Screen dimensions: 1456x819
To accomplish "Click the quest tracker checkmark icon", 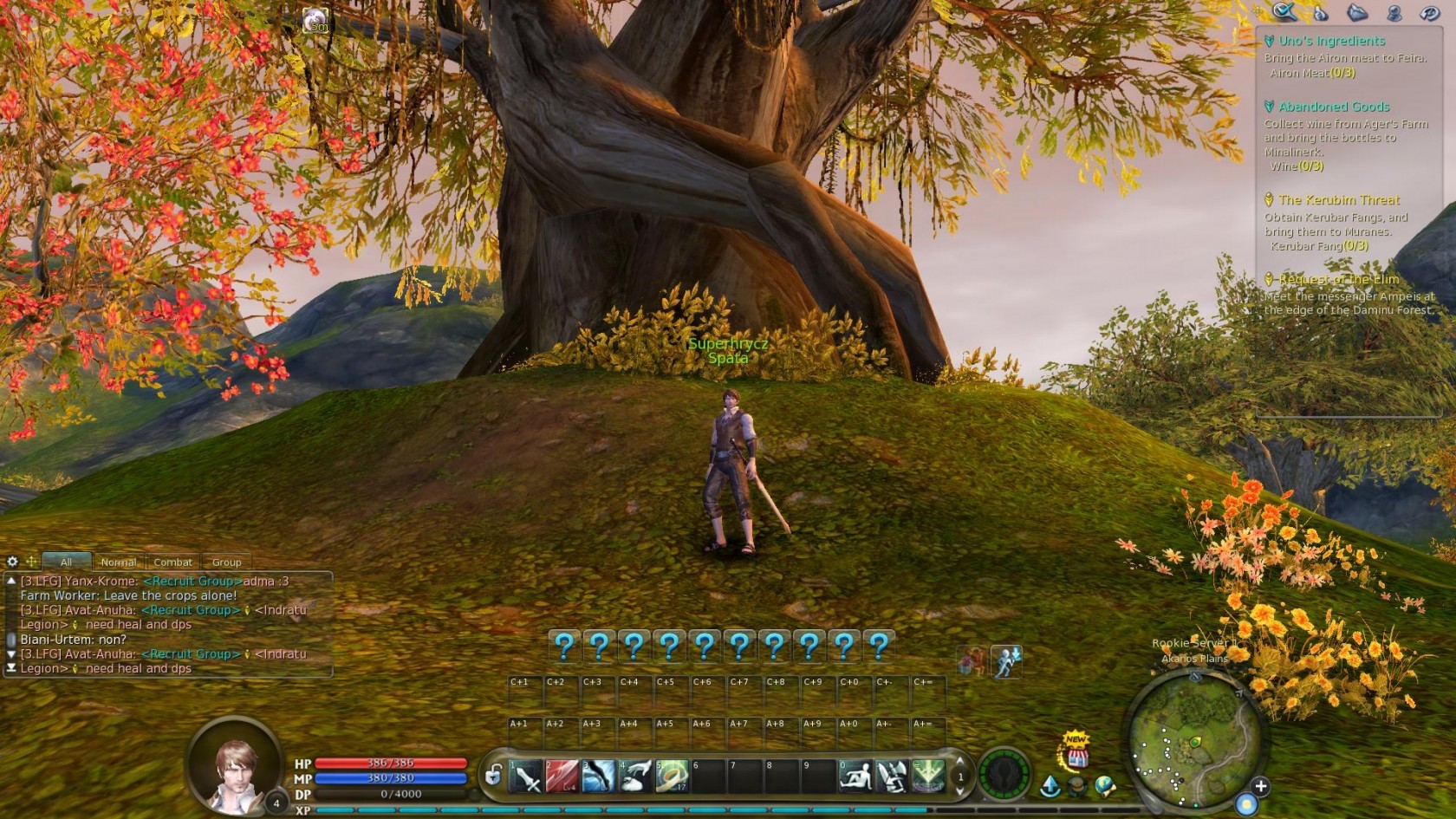I will [1284, 11].
